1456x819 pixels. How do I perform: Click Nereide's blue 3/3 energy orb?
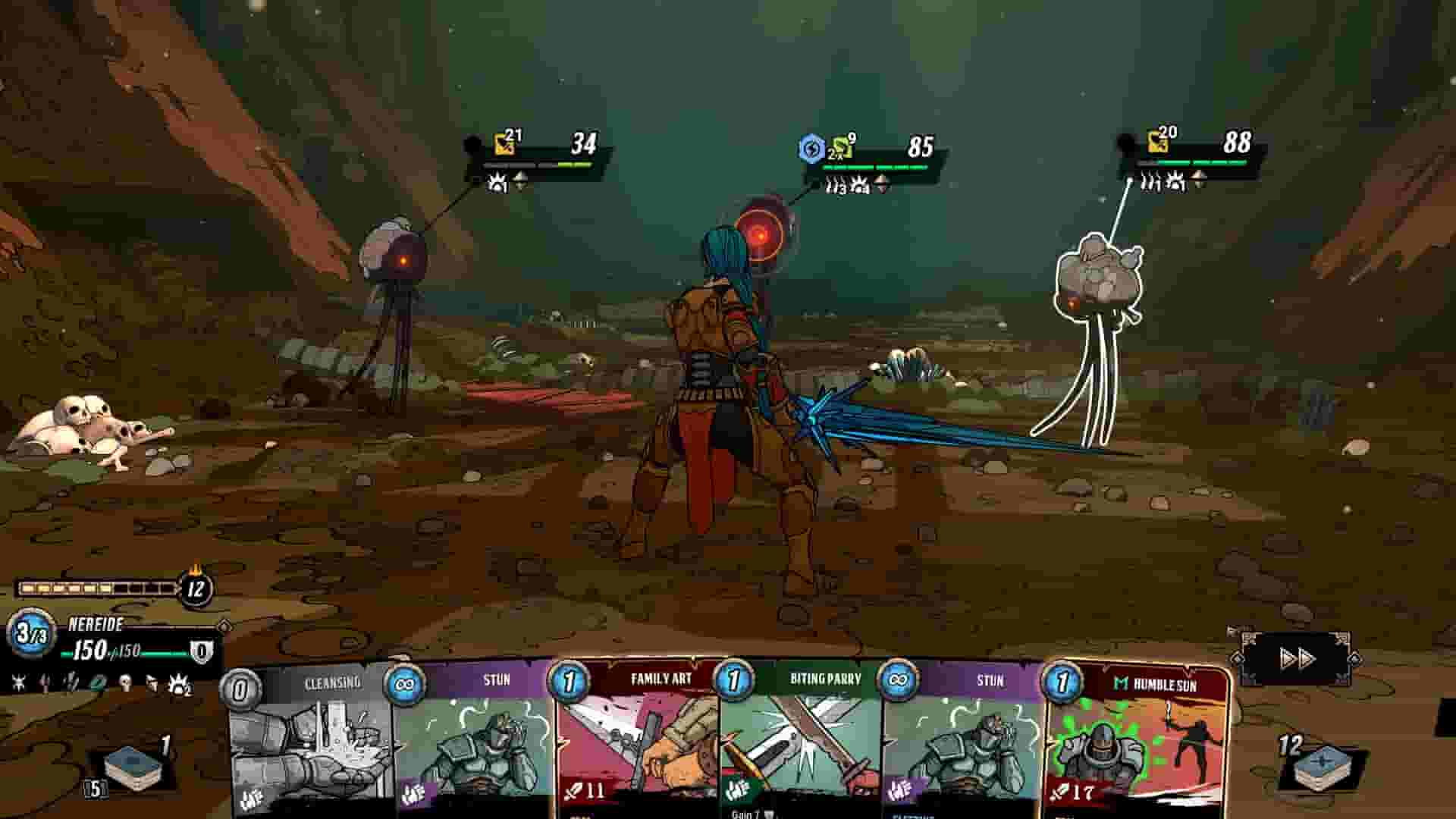(30, 635)
